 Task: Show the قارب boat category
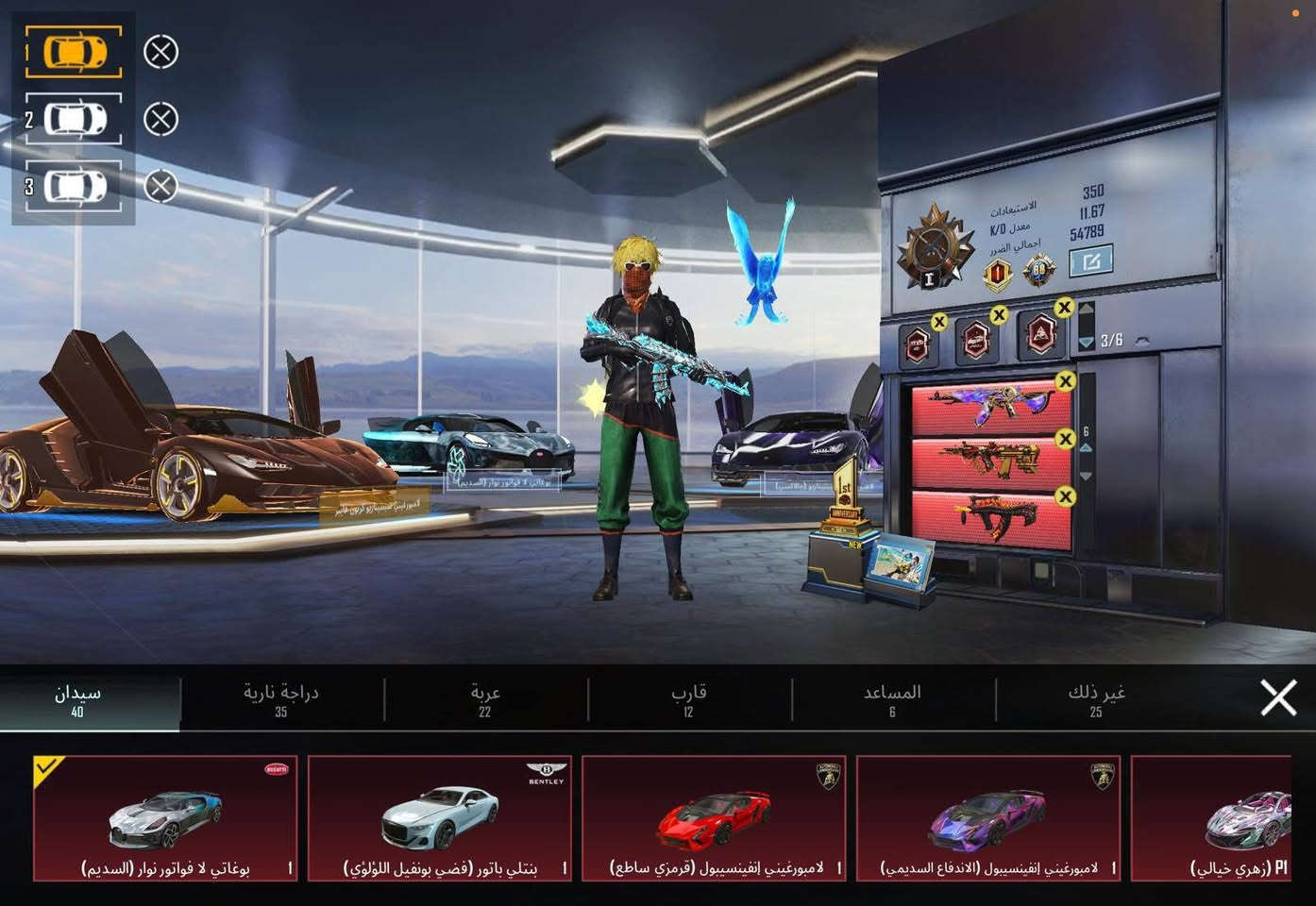[689, 699]
